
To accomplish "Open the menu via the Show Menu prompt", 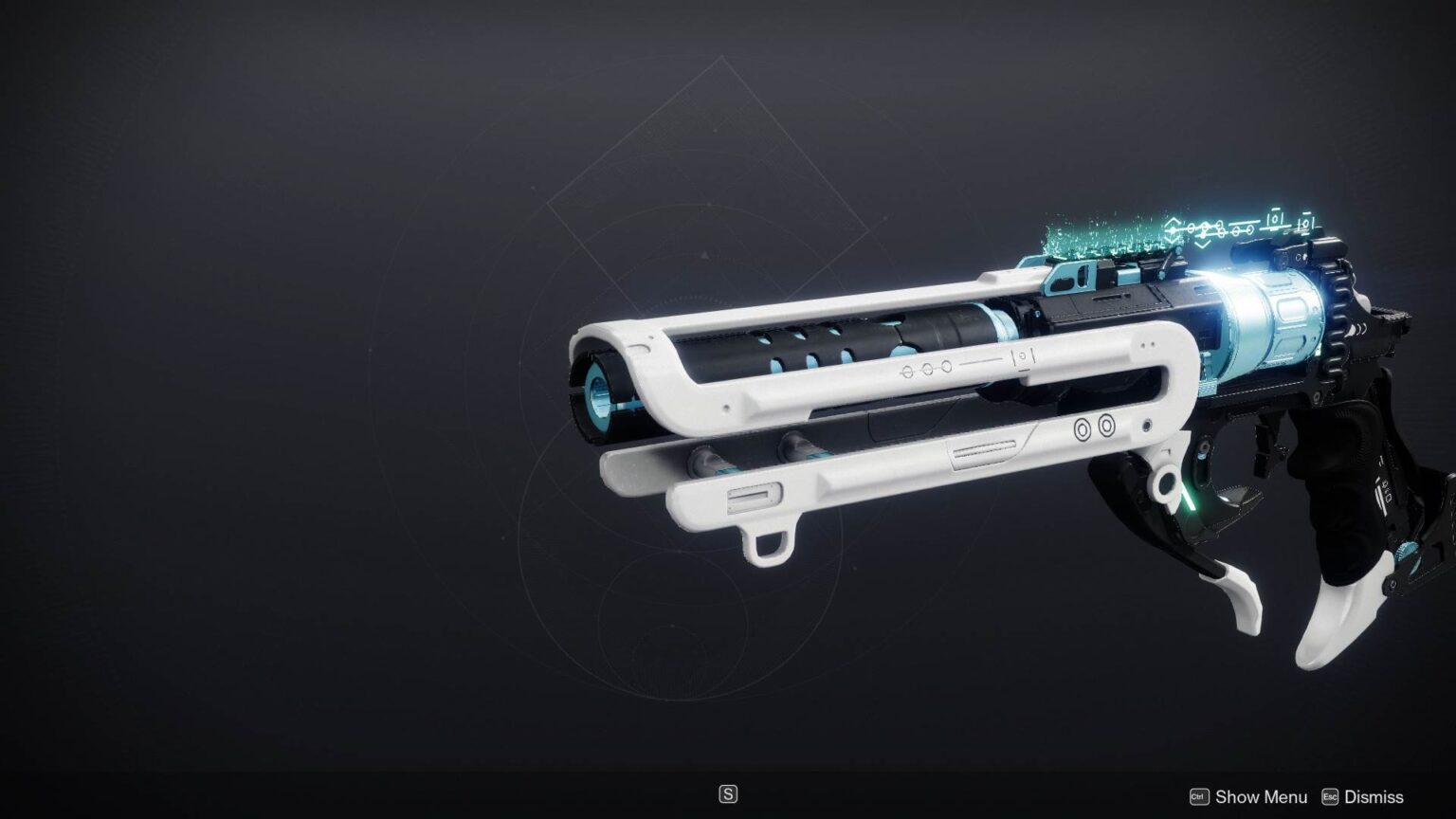I will click(x=1263, y=796).
